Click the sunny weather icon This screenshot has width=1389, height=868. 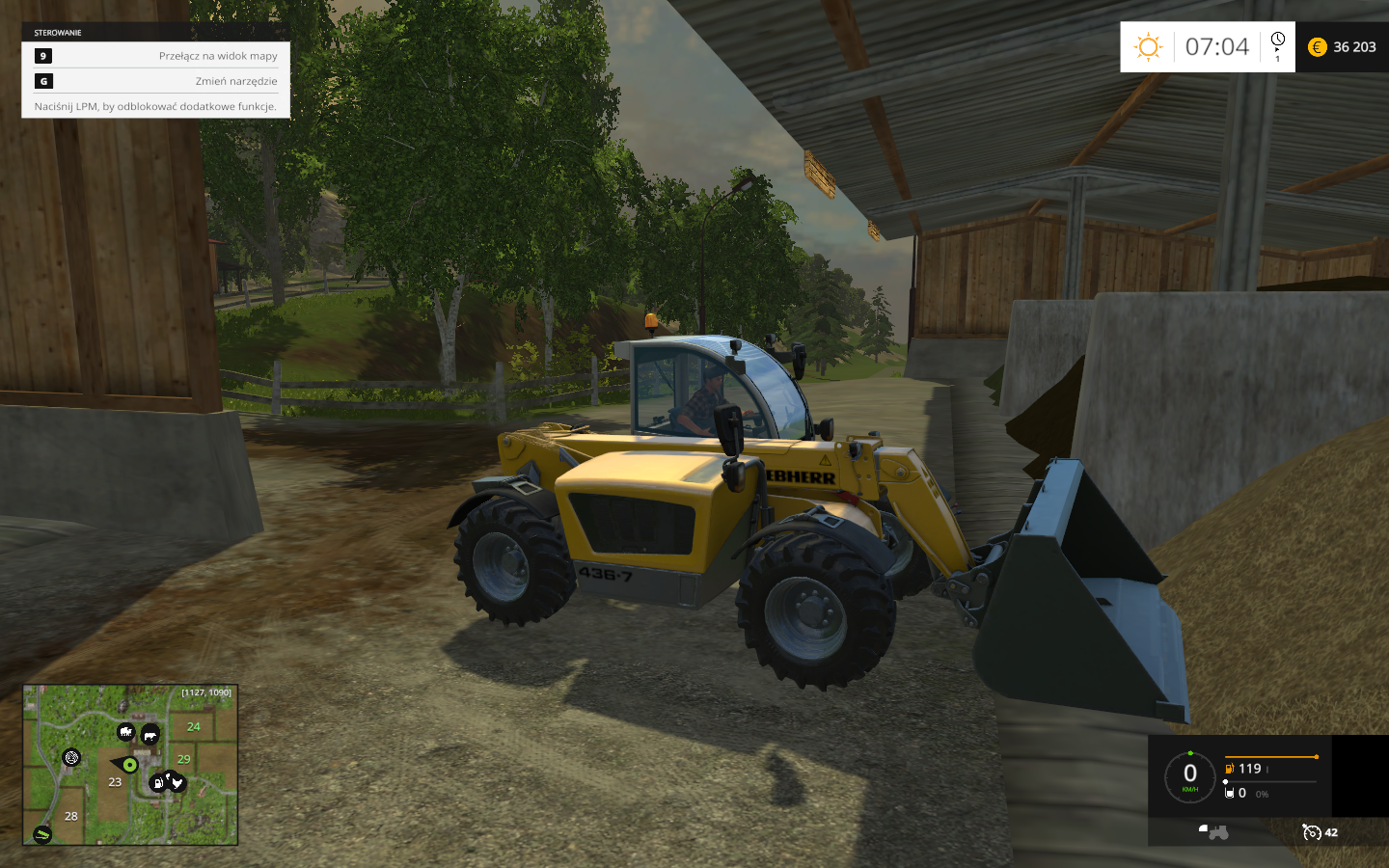click(1148, 46)
